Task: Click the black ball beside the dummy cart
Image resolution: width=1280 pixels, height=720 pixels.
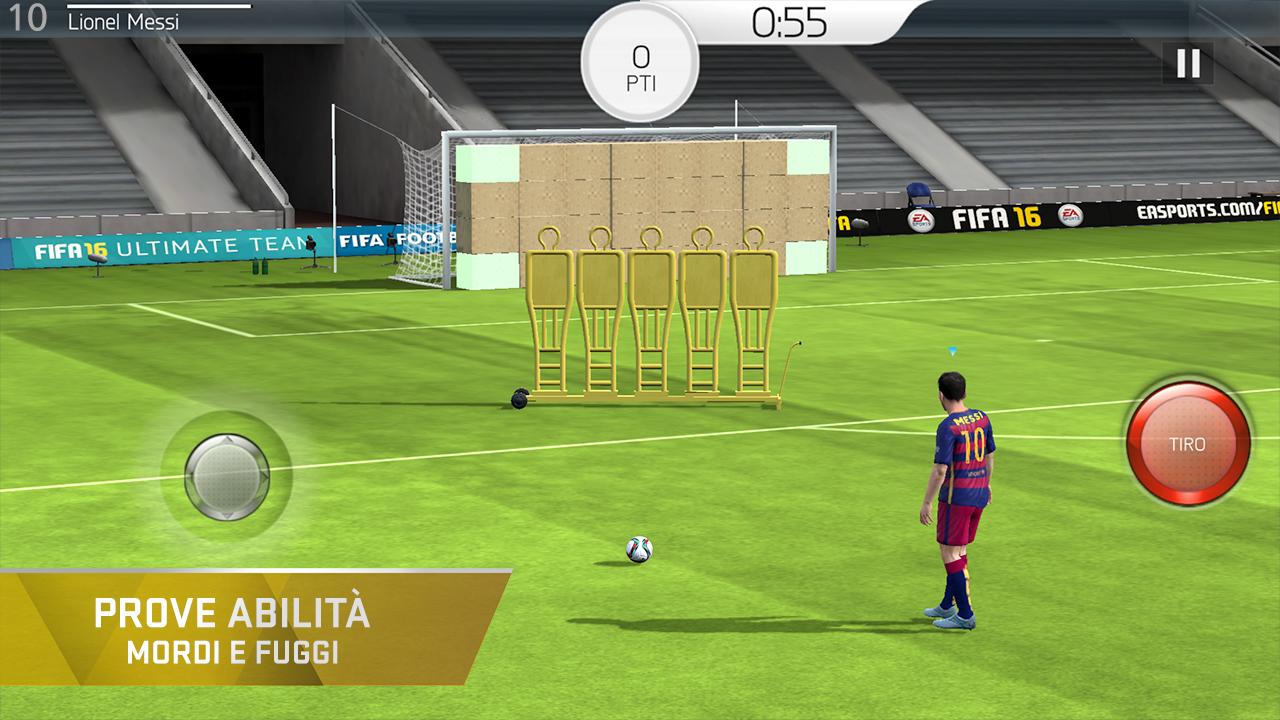Action: 521,399
